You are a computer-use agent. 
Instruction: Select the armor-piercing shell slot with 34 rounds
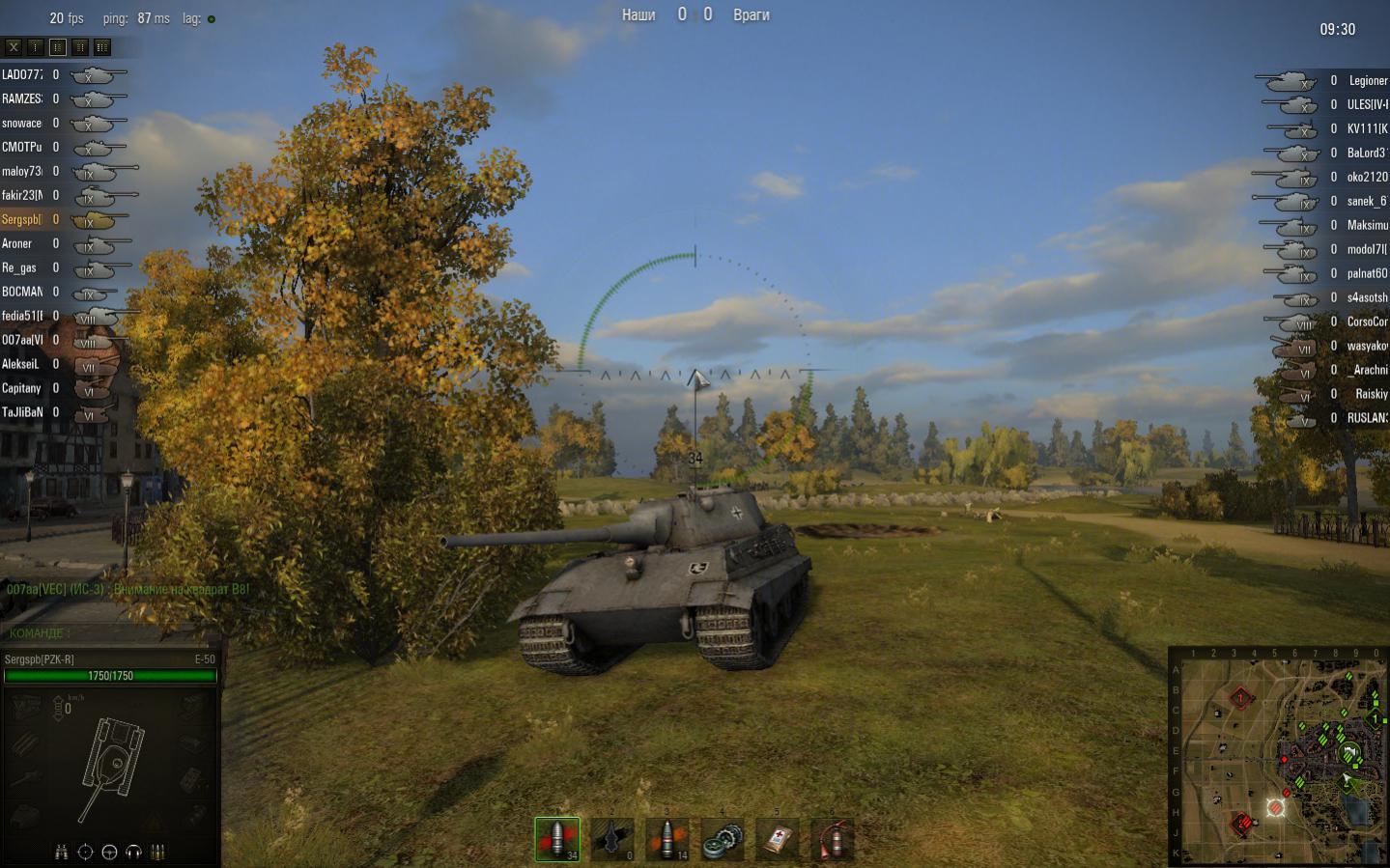[x=557, y=839]
